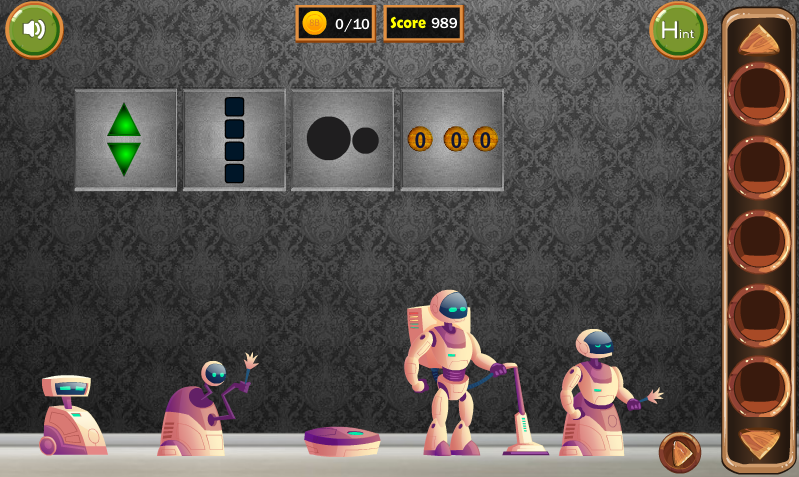This screenshot has width=799, height=477.
Task: Open the Hint button
Action: 677,30
